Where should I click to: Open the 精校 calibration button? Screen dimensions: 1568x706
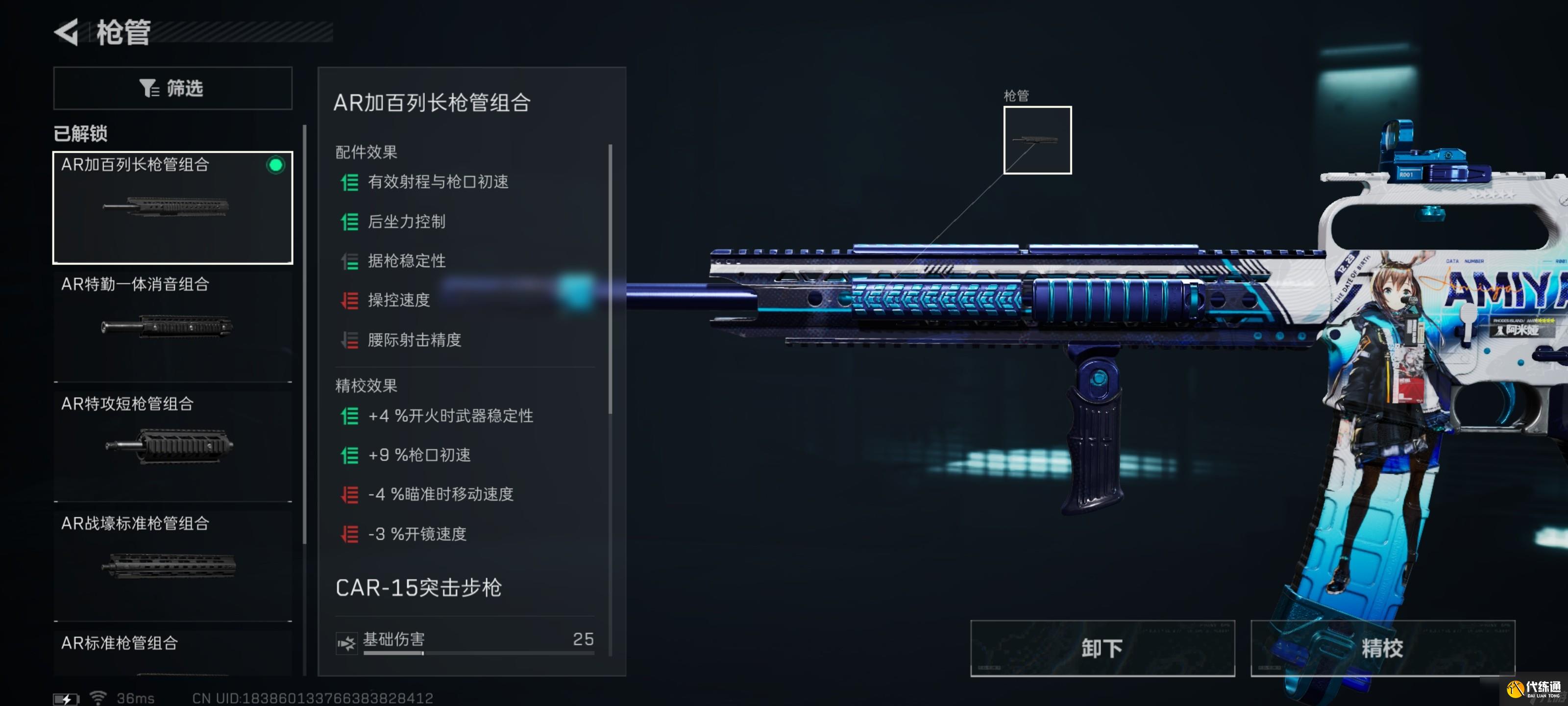(x=1382, y=648)
